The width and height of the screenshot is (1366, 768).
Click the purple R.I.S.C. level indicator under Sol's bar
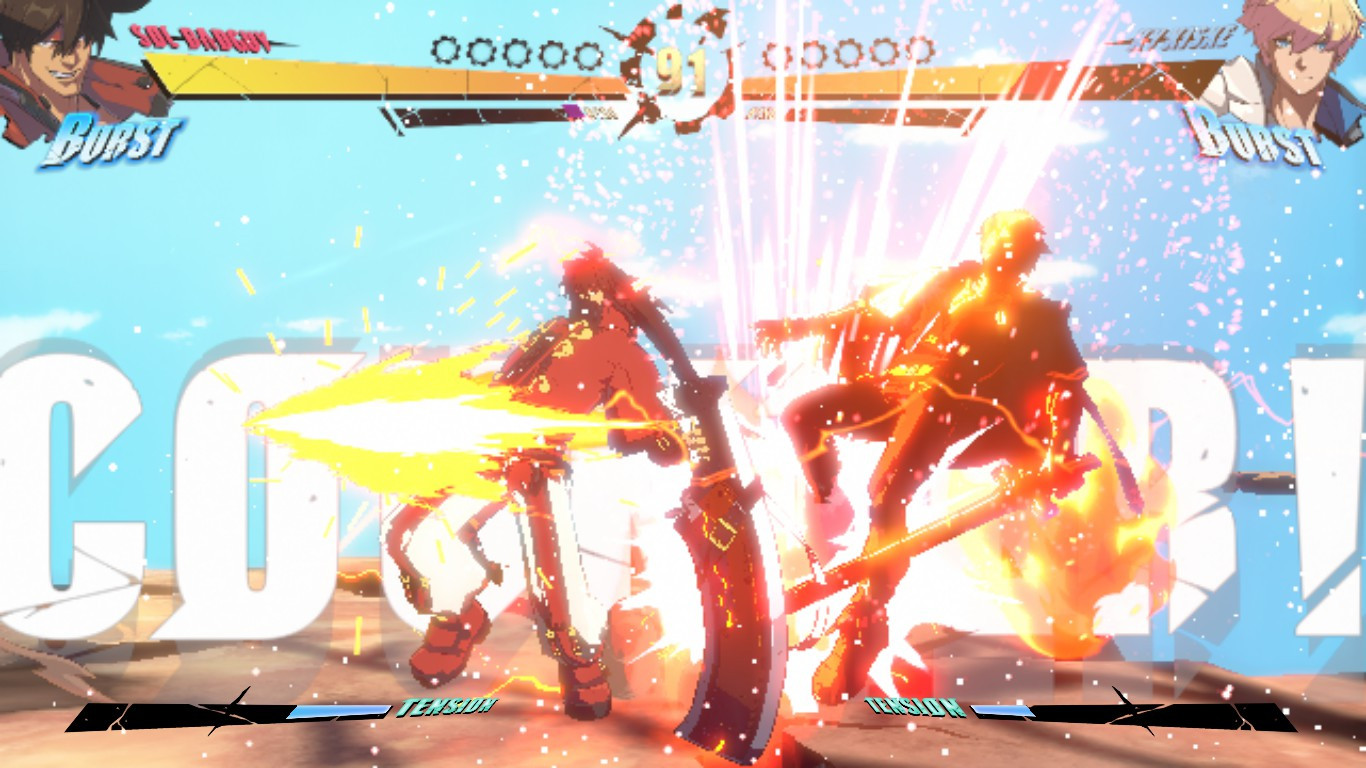click(x=575, y=112)
